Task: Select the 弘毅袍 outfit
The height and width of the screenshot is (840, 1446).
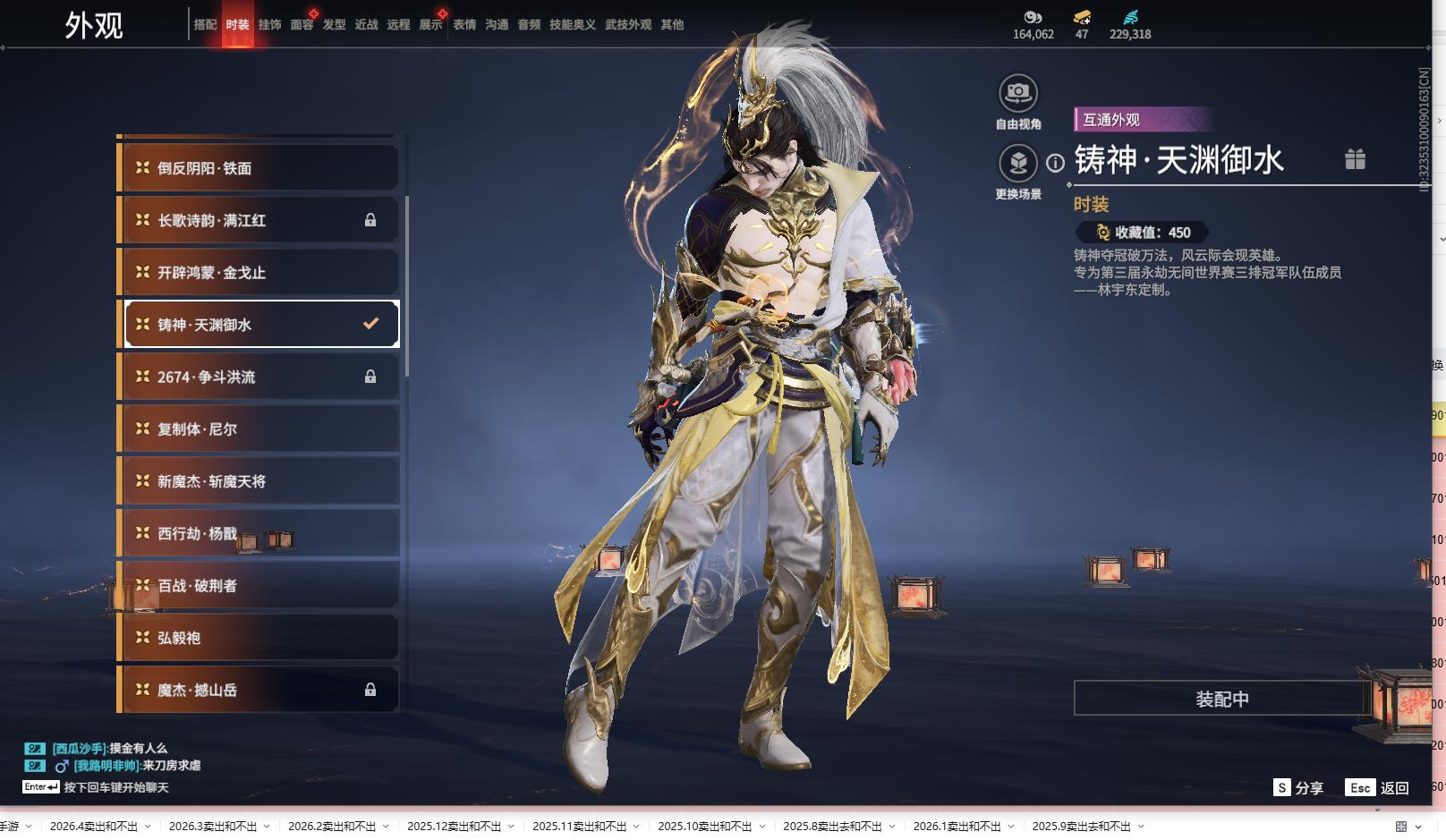Action: tap(259, 638)
